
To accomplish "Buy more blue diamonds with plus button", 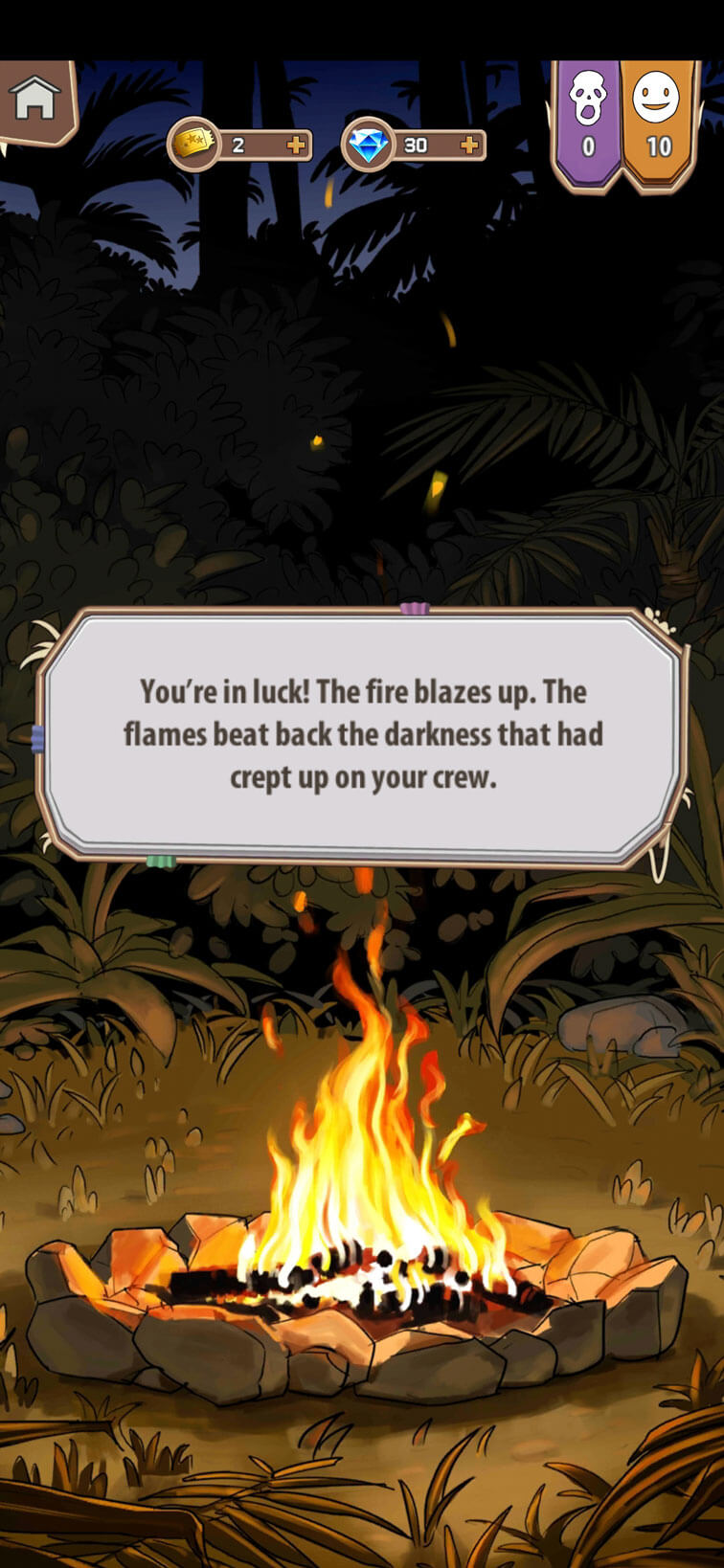I will click(x=469, y=146).
